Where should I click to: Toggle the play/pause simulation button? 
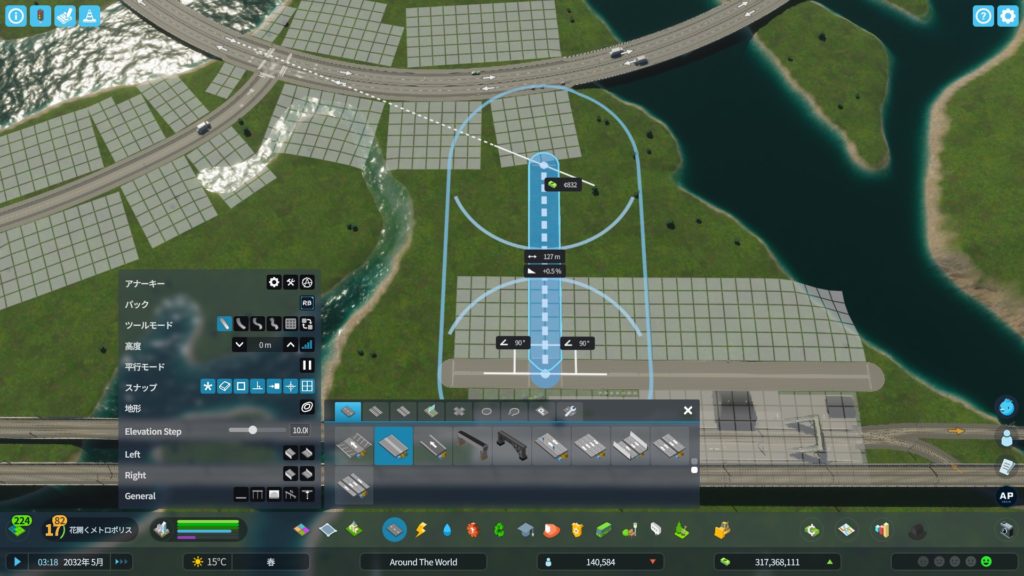17,562
